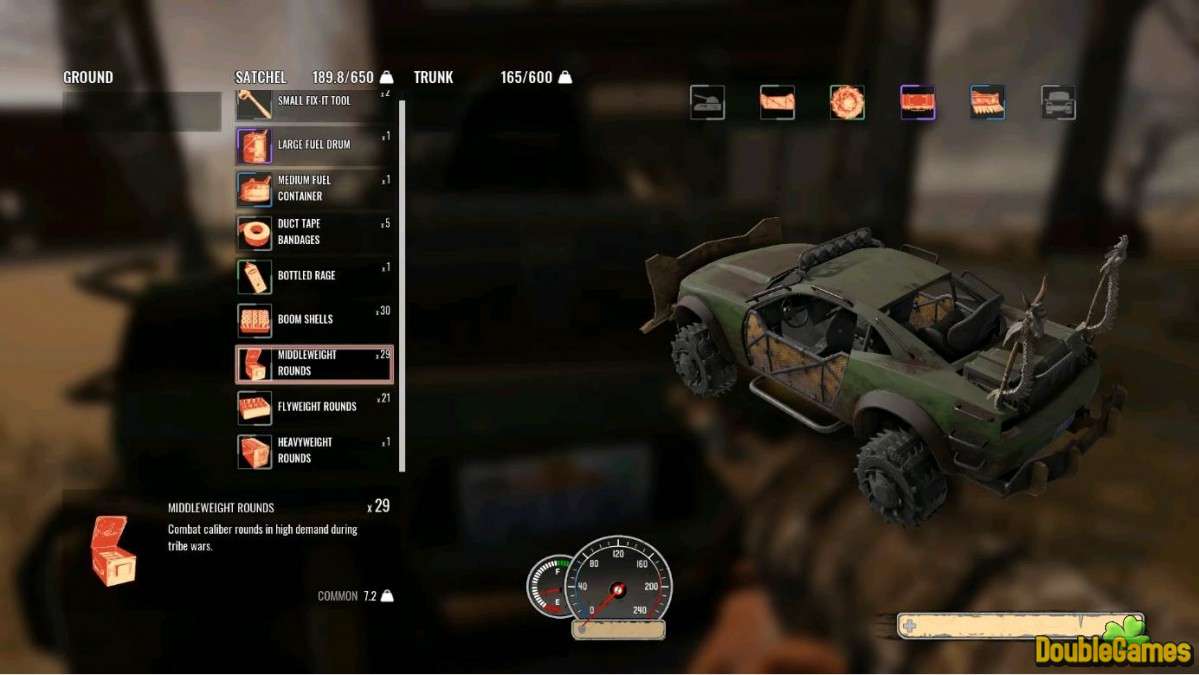Viewport: 1199px width, 675px height.
Task: Click the Middleweight Rounds inventory row
Action: [314, 364]
